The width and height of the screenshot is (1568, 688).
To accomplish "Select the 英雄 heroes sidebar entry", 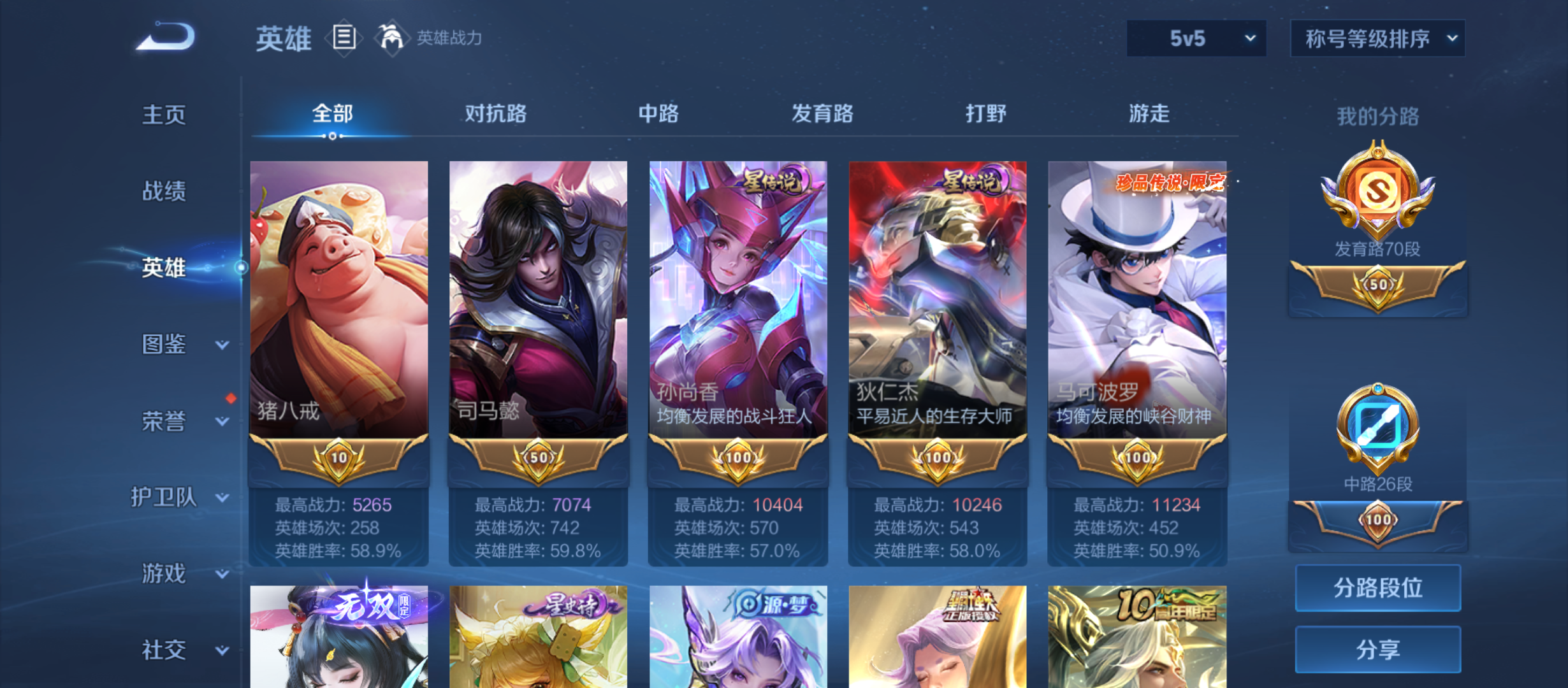I will pos(163,268).
